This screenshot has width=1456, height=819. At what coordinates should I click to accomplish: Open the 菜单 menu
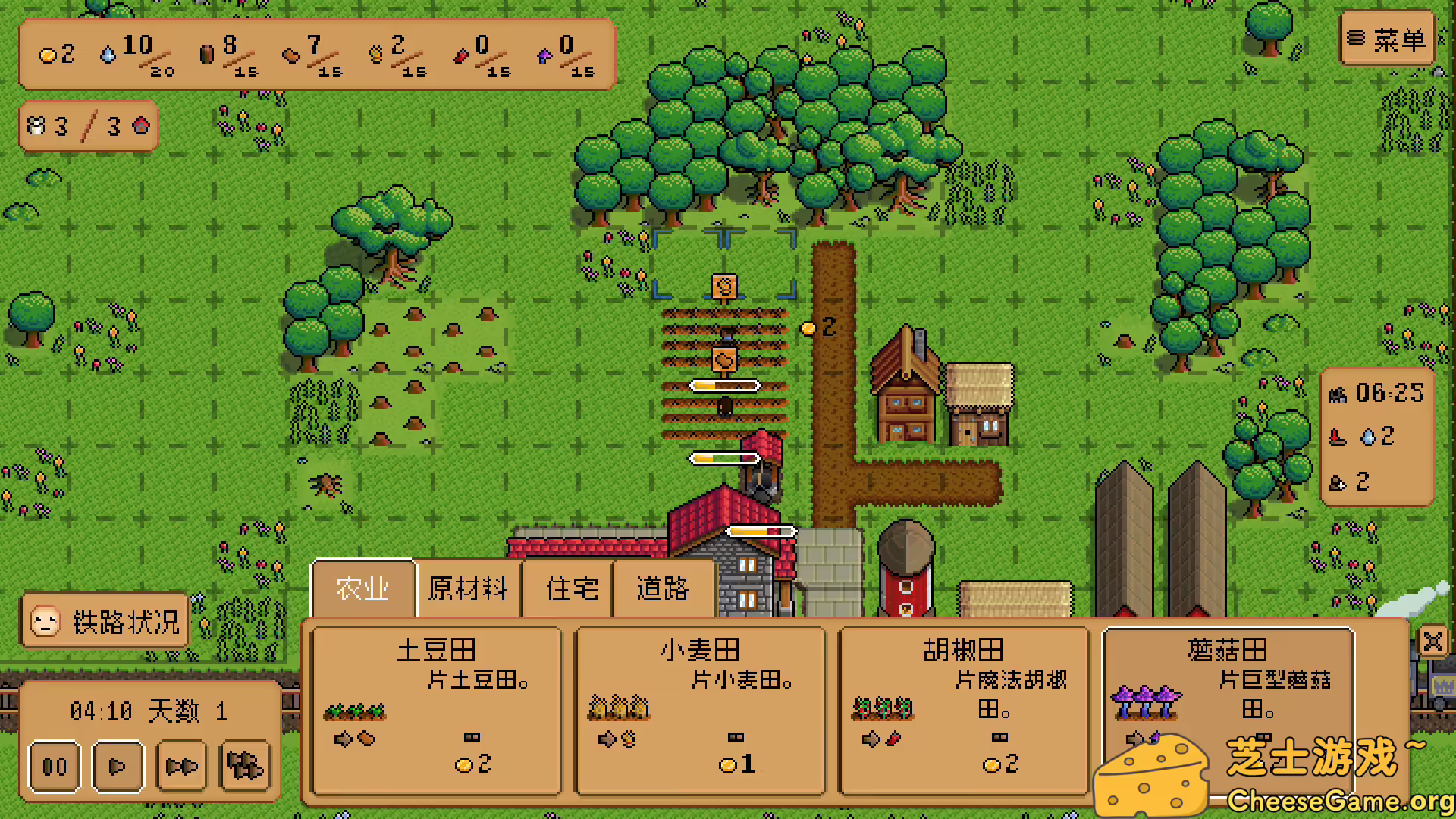point(1387,39)
